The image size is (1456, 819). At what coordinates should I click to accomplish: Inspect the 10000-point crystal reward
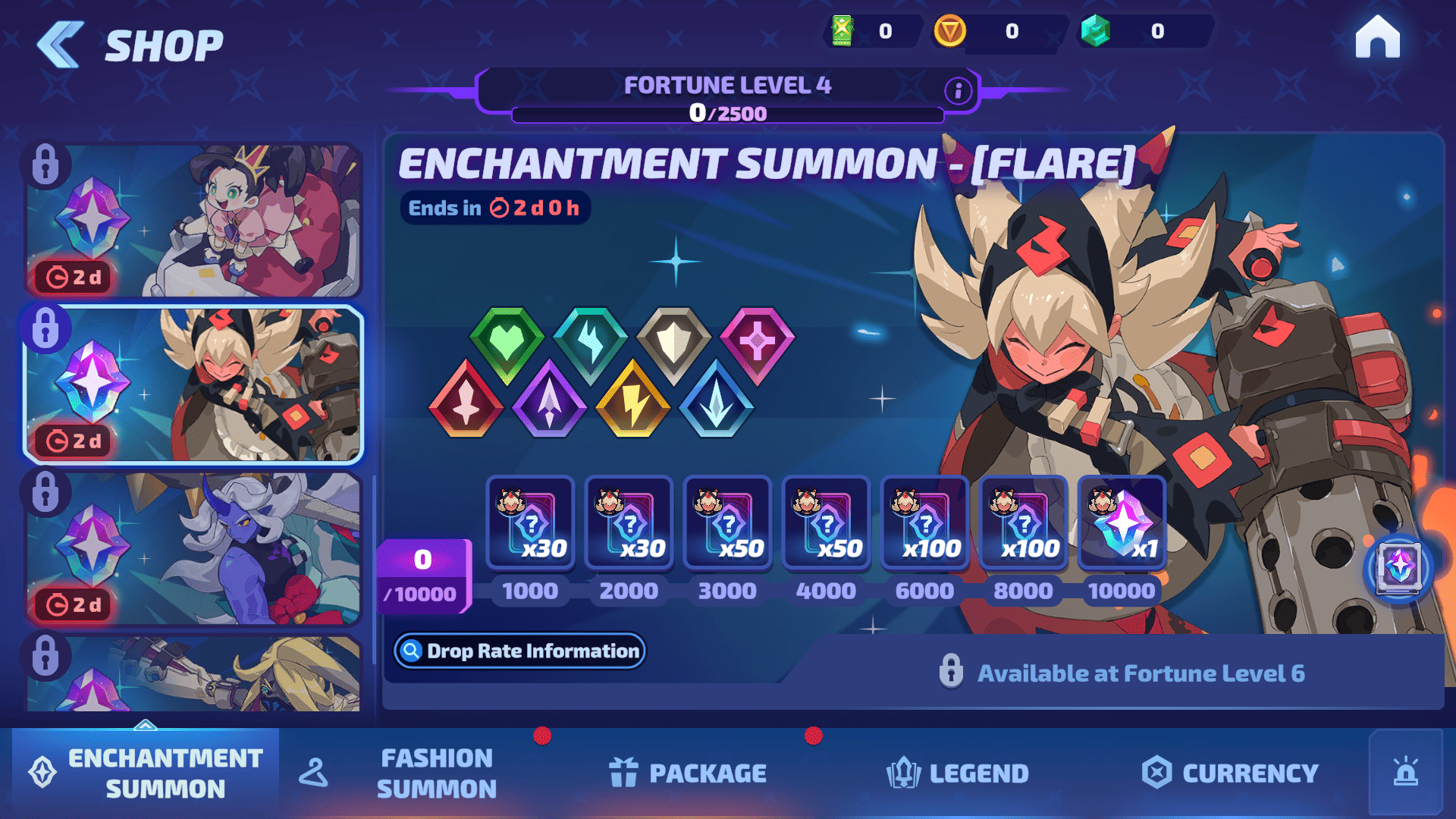click(x=1122, y=523)
